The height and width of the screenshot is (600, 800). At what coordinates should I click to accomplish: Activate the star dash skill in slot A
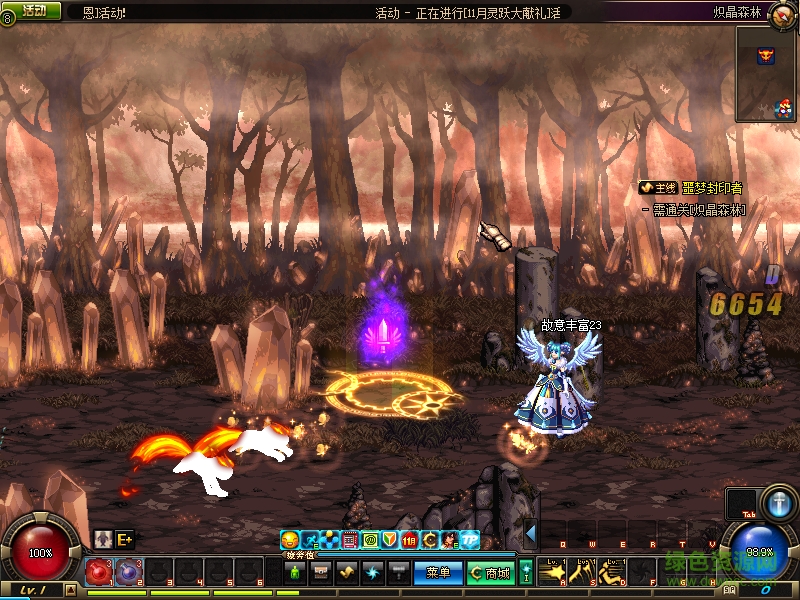click(x=553, y=572)
